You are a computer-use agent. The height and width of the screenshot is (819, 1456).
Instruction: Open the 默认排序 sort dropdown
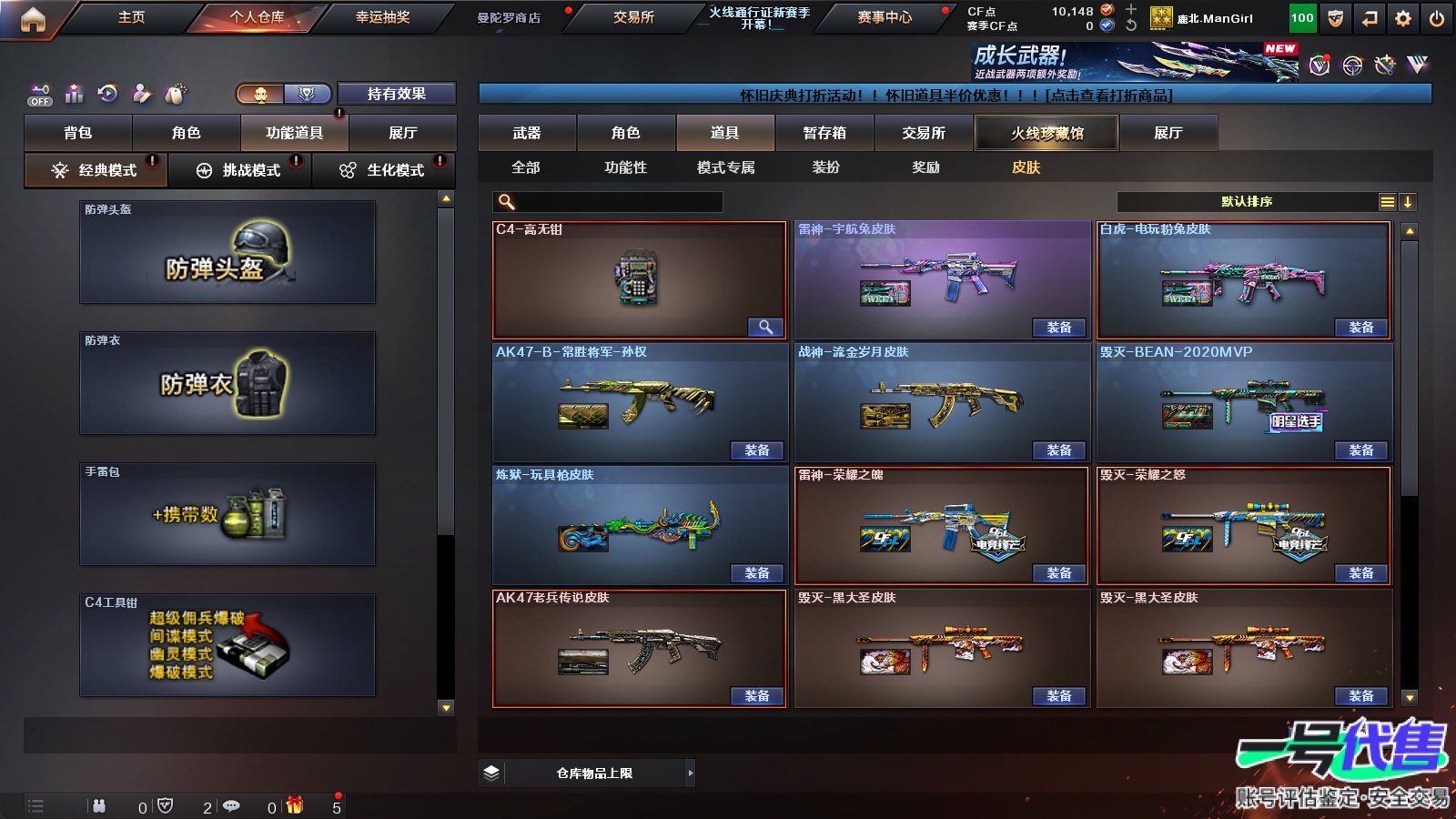[1247, 202]
